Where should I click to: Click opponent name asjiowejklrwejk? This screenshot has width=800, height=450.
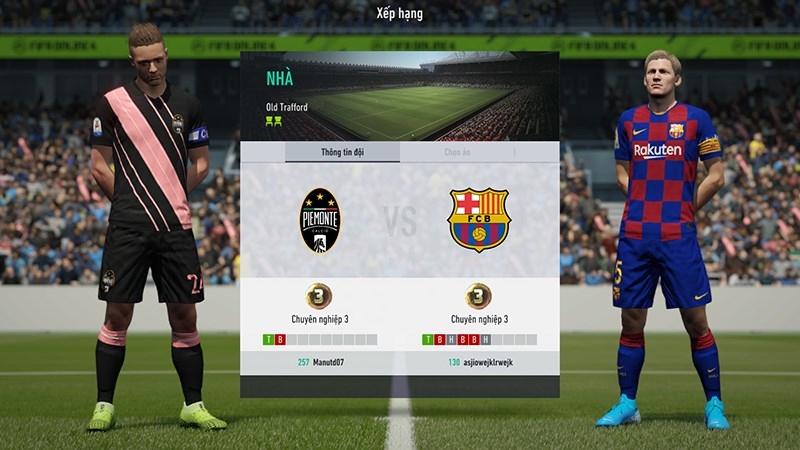click(486, 362)
